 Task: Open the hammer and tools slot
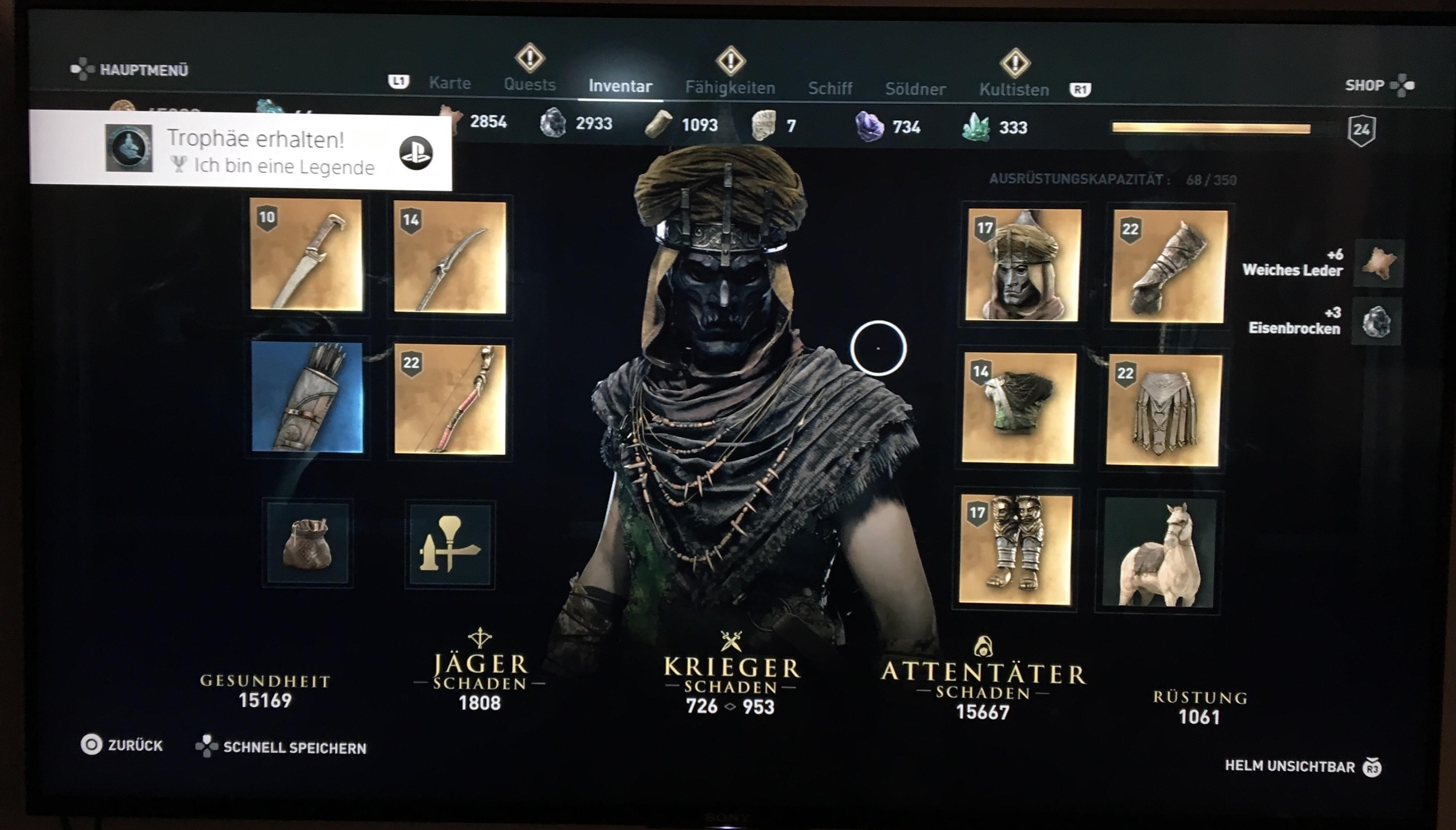(x=450, y=544)
